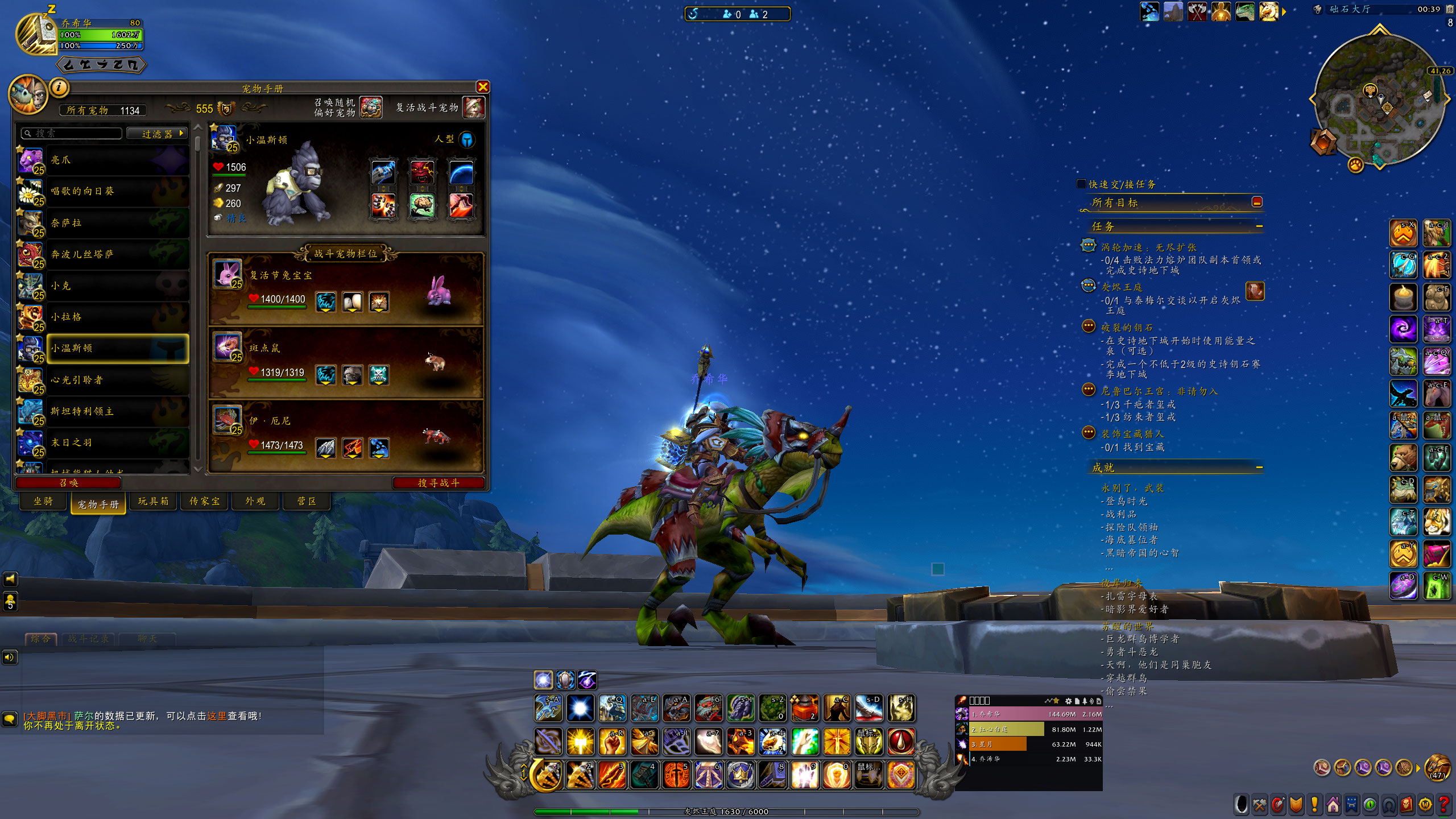Switch to the 坐骑 mounts tab
Image resolution: width=1456 pixels, height=819 pixels.
43,501
